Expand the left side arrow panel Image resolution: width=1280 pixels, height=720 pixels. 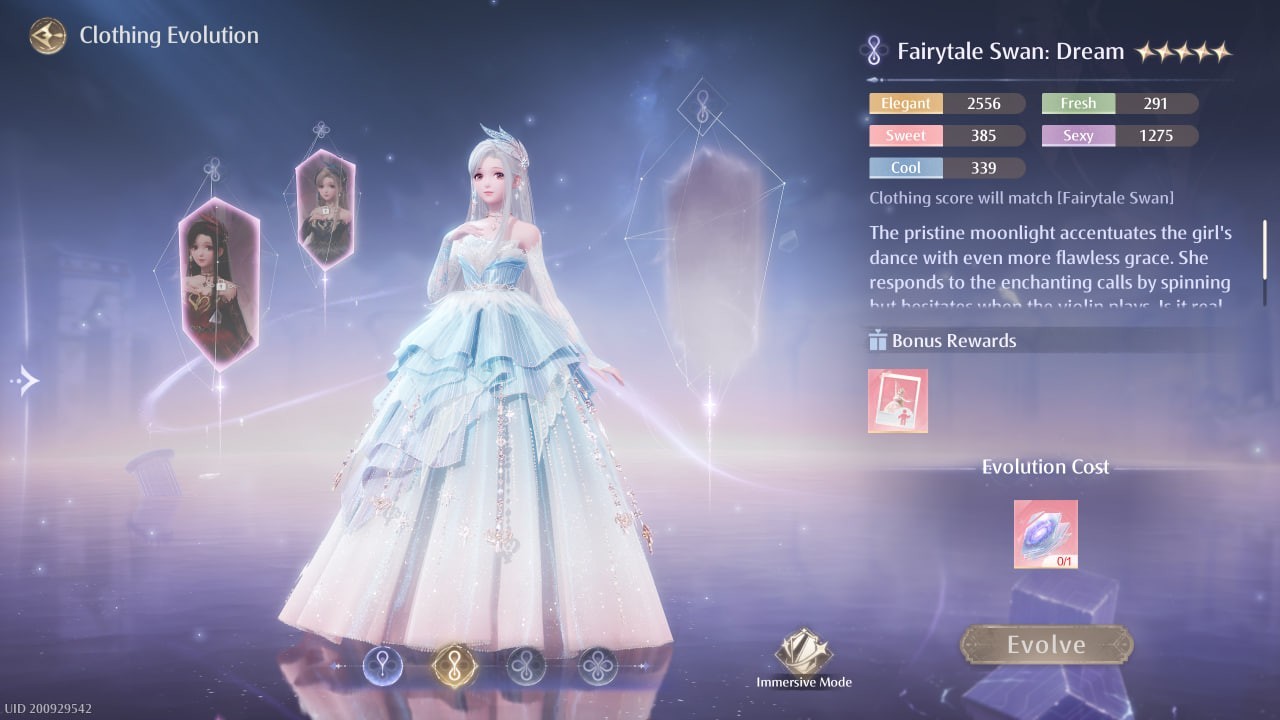point(27,380)
